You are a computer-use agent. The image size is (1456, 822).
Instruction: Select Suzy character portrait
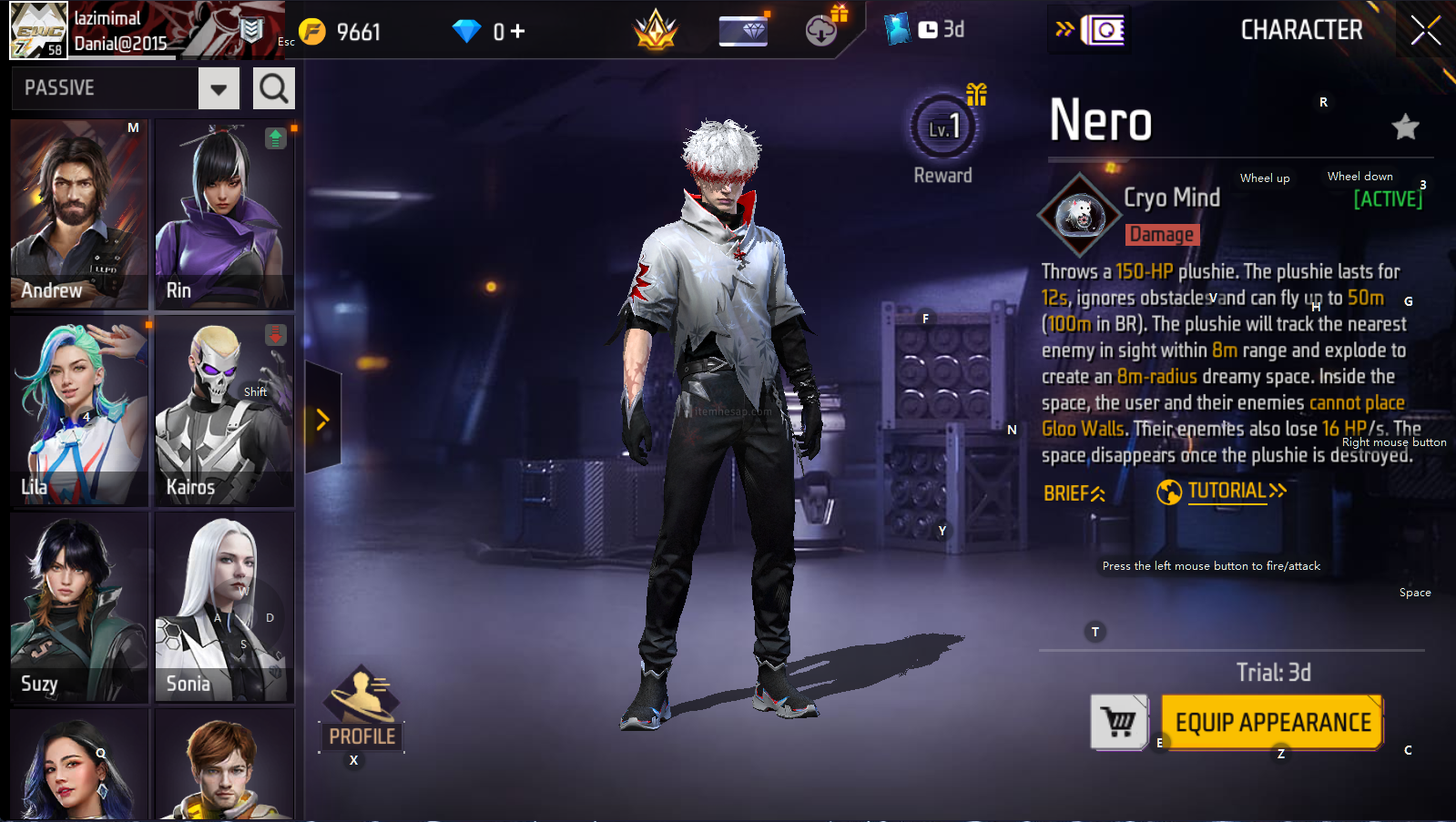(x=79, y=607)
